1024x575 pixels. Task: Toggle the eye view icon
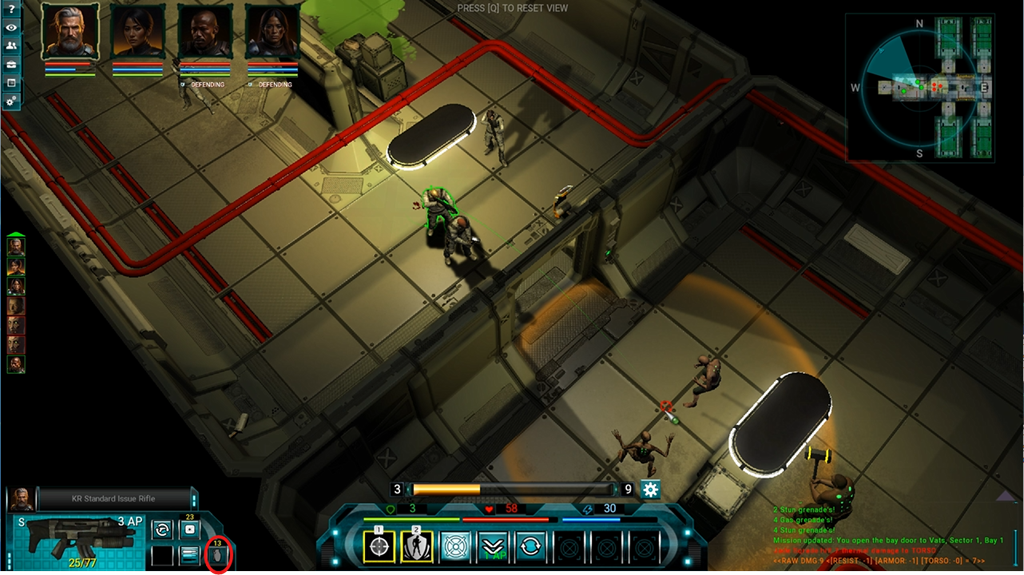pyautogui.click(x=11, y=27)
